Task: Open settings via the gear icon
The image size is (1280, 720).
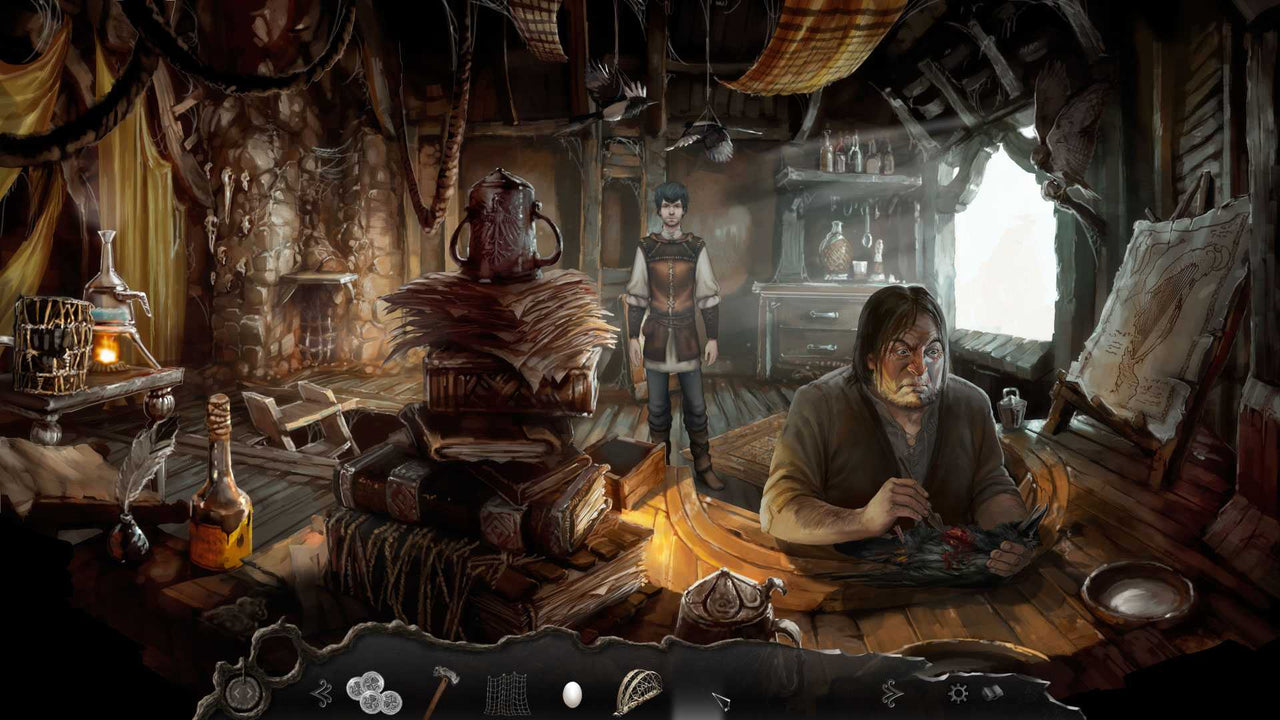Action: pos(957,692)
